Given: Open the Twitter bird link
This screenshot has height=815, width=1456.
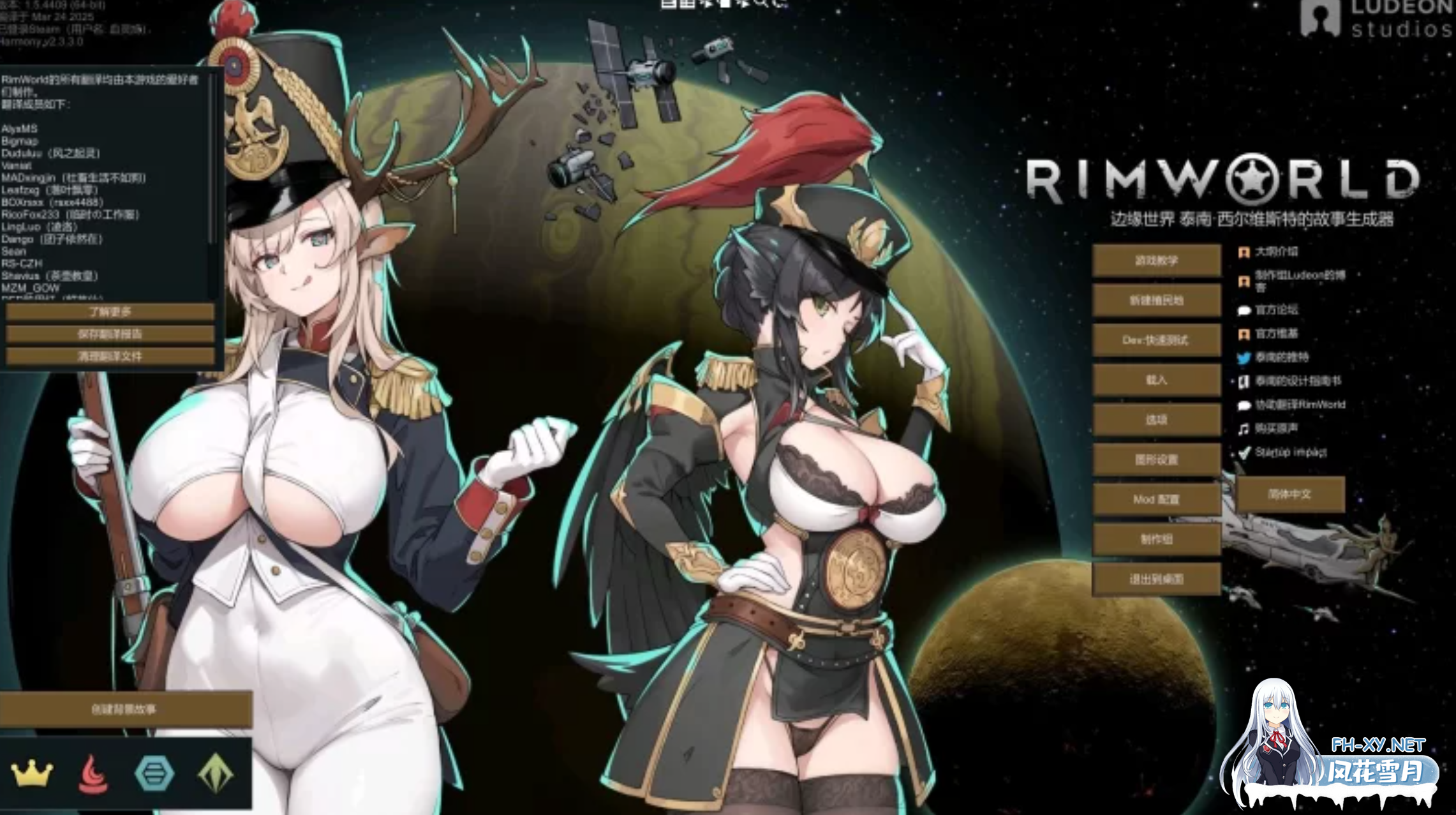Looking at the screenshot, I should pos(1244,357).
